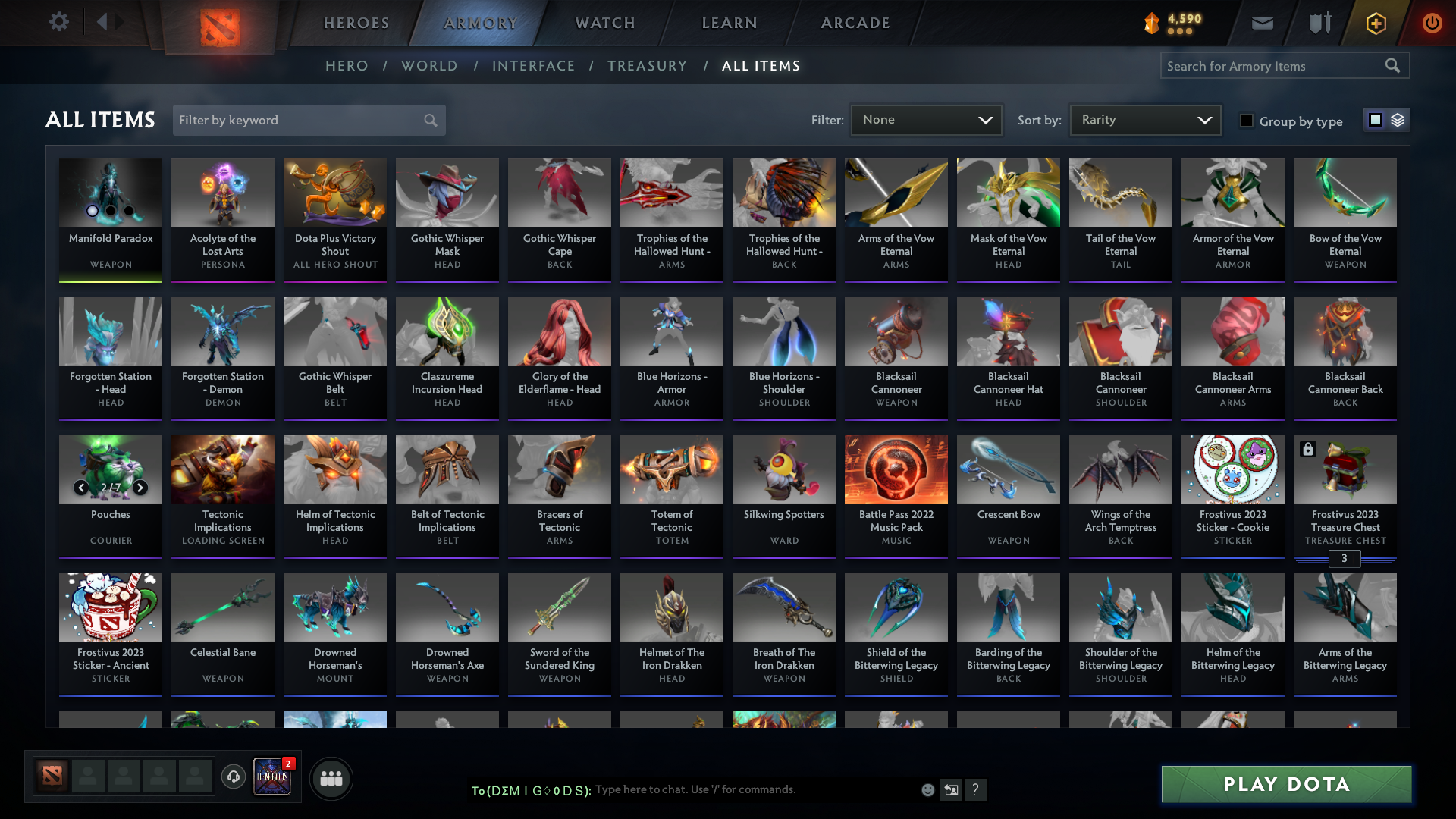Click the next arrow on the Pouches item
Image resolution: width=1456 pixels, height=819 pixels.
click(x=140, y=488)
